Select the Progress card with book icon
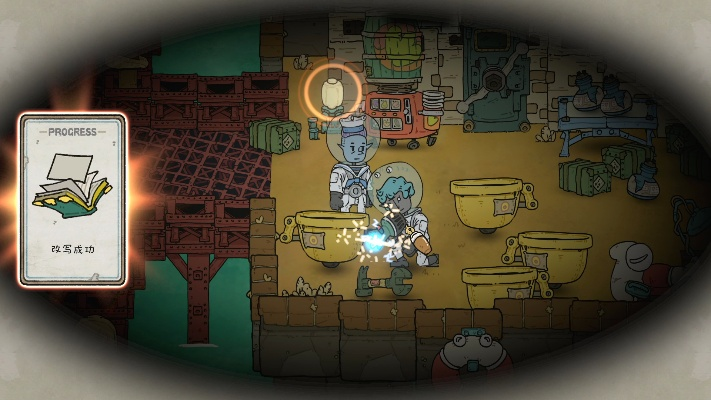Viewport: 711px width, 400px height. pos(72,199)
